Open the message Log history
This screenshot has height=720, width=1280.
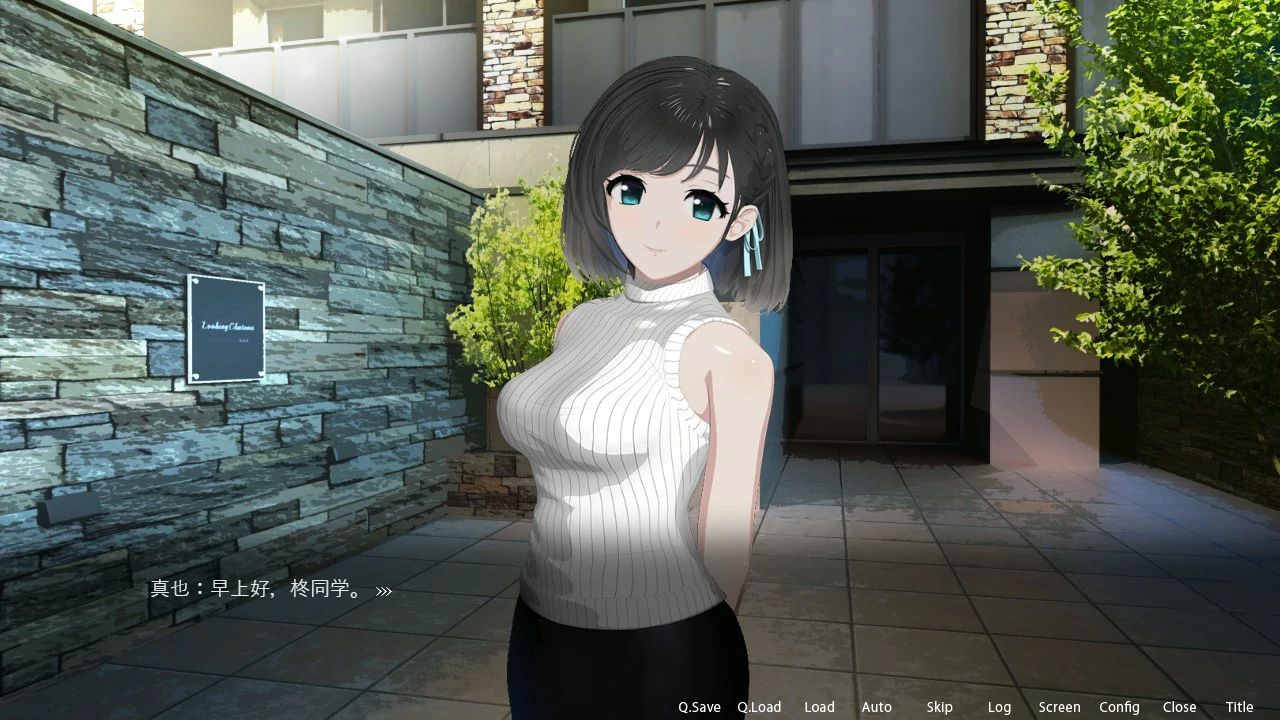[999, 707]
